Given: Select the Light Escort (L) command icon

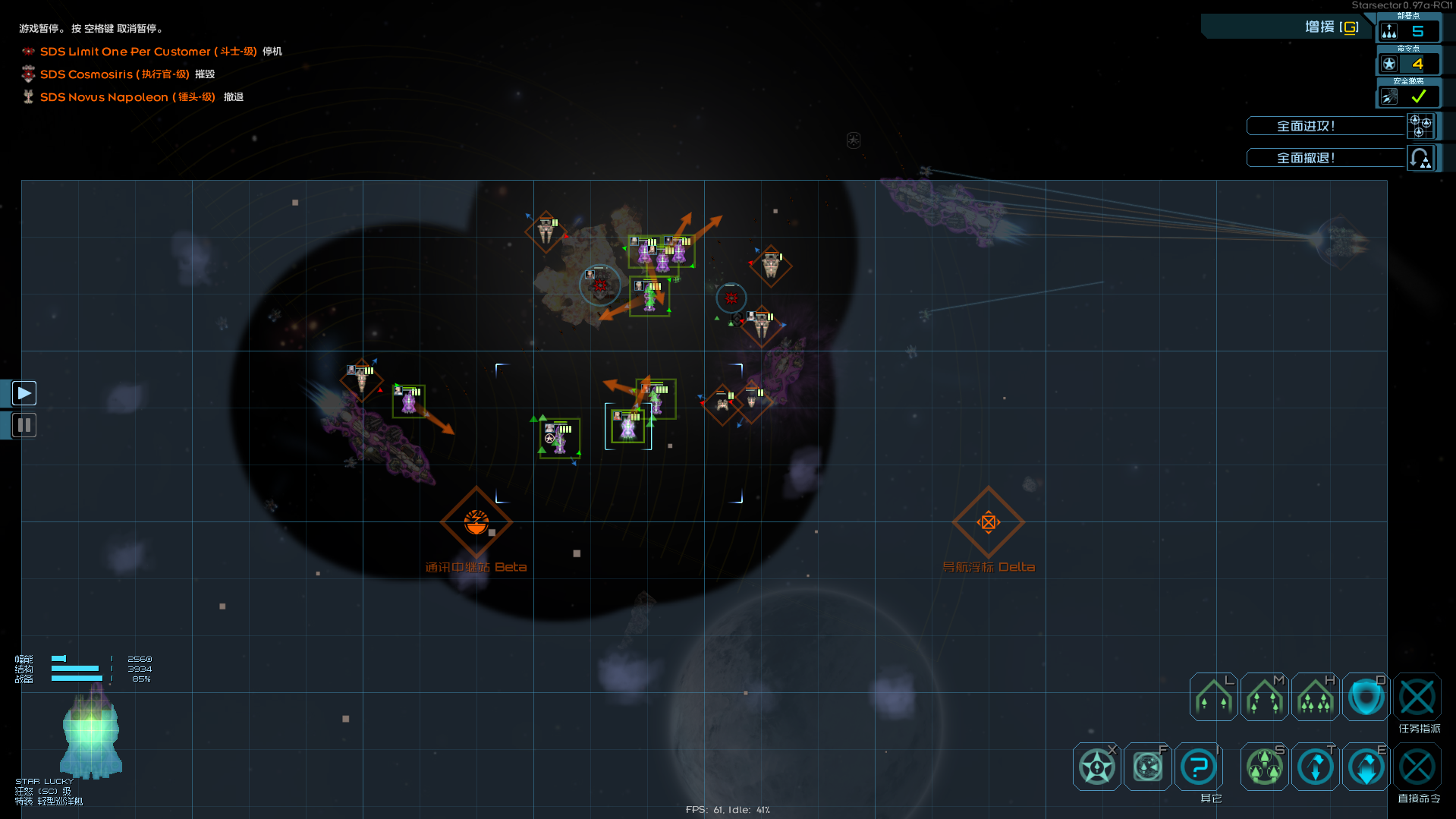Looking at the screenshot, I should 1212,696.
